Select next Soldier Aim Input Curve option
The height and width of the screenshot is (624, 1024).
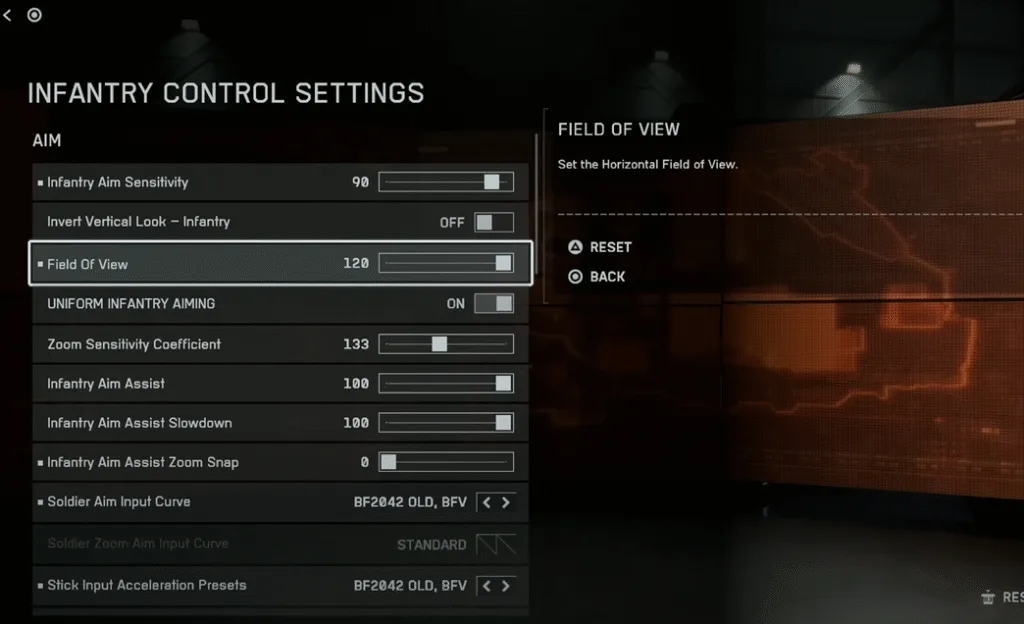coord(506,502)
